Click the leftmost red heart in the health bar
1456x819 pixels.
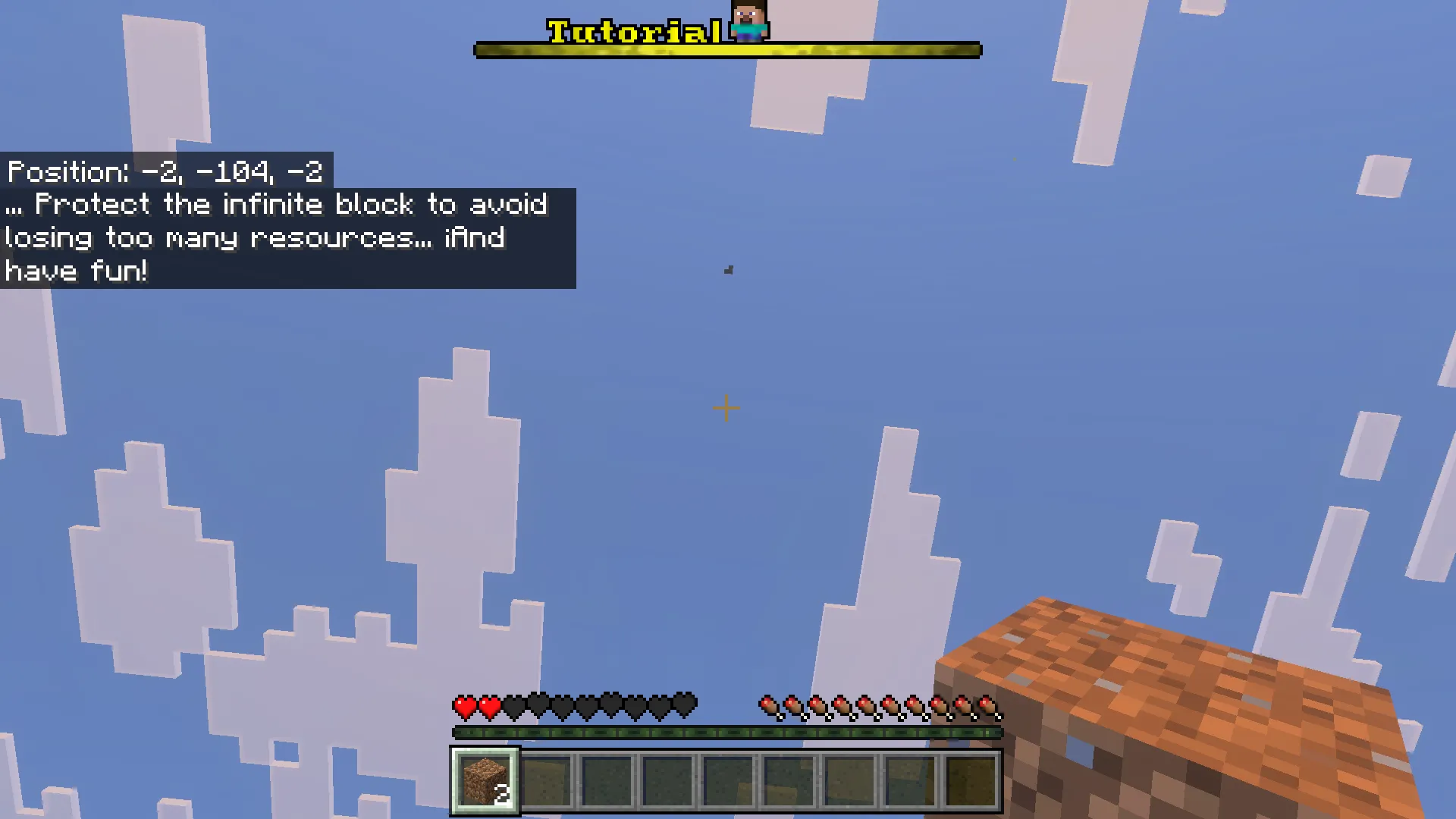464,705
